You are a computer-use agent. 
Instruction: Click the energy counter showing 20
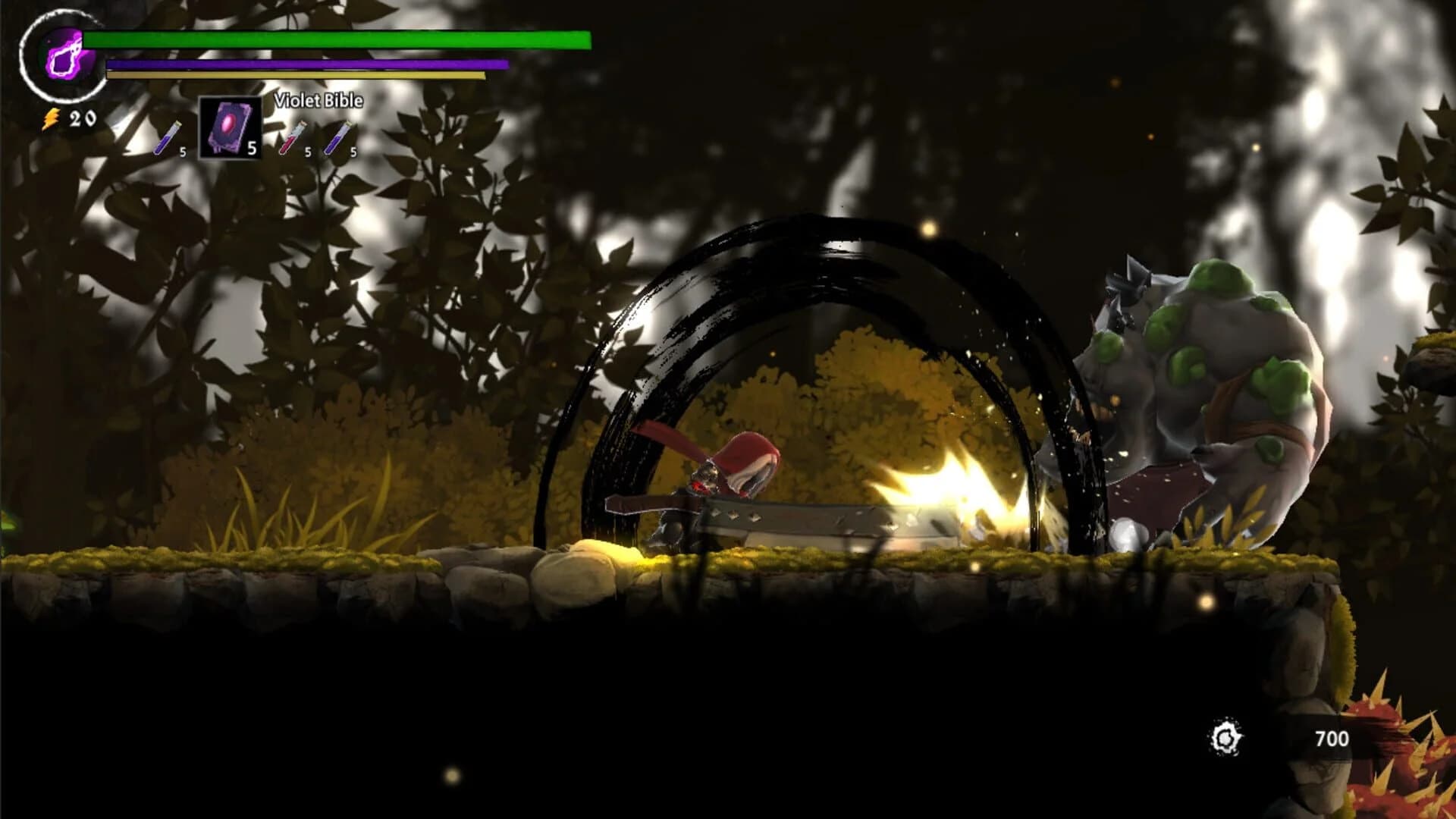point(82,117)
